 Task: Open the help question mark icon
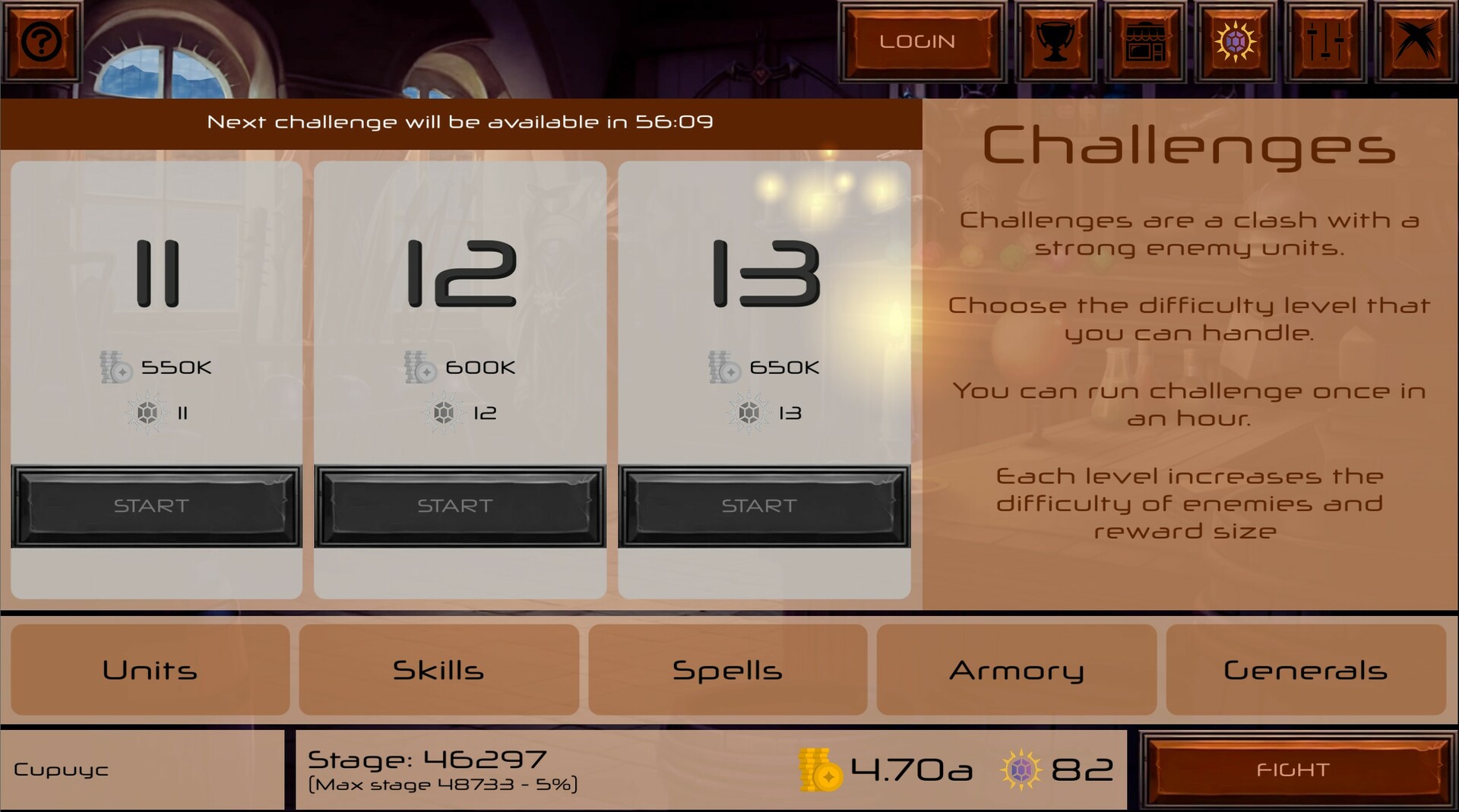pos(42,41)
